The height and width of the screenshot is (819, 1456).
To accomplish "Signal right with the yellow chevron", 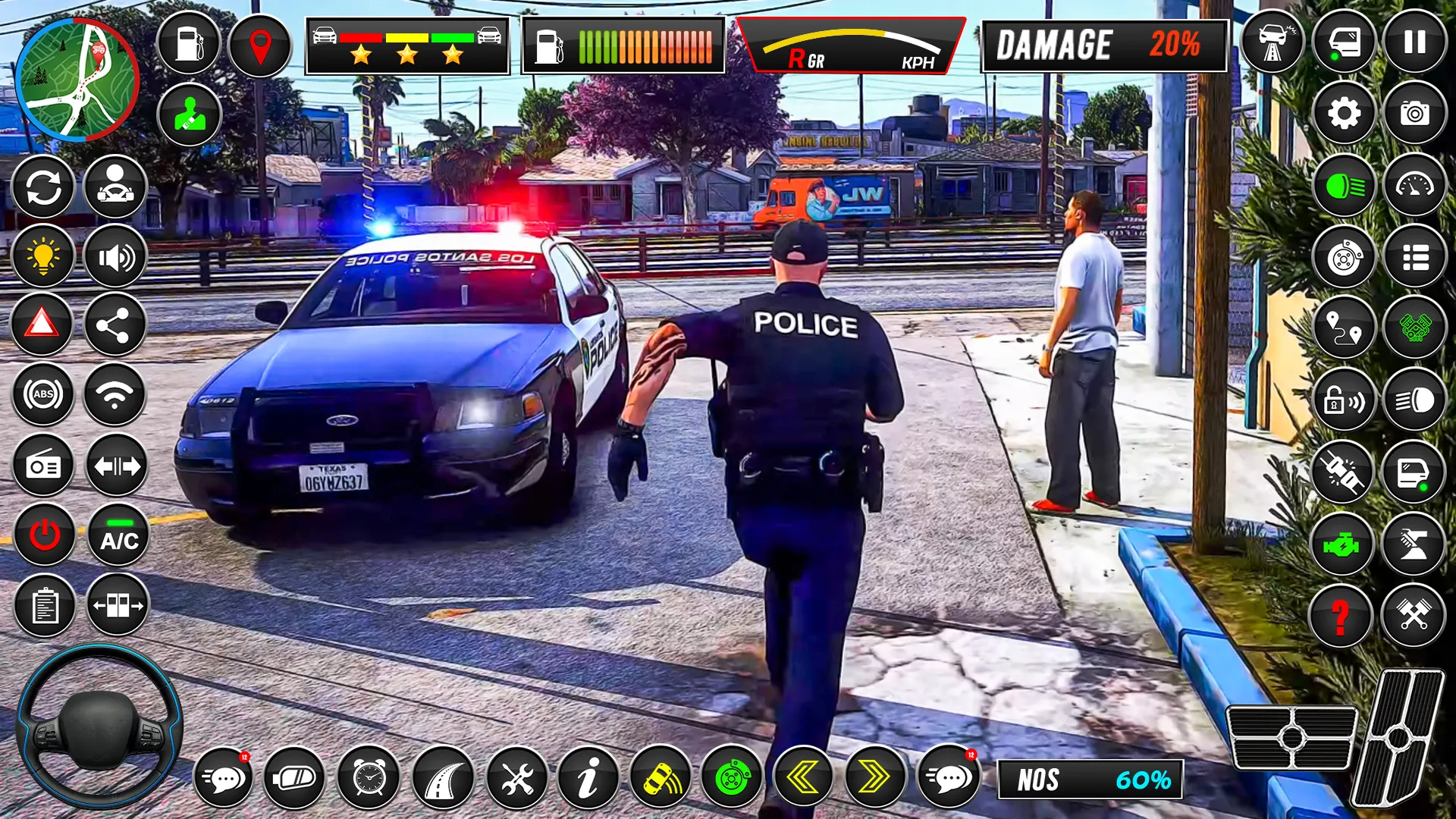I will 874,777.
